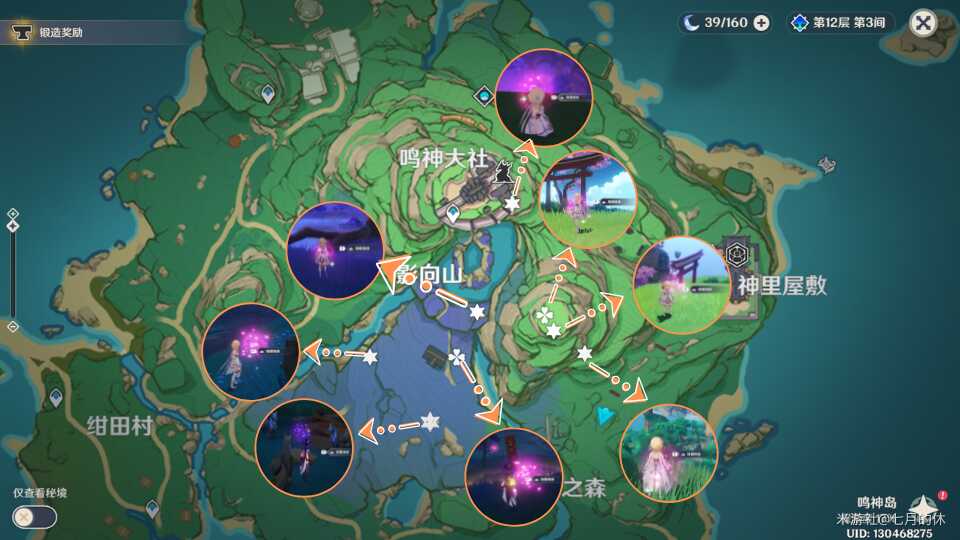Zoom in using the slider's plus button
The width and height of the screenshot is (960, 540).
coord(12,213)
